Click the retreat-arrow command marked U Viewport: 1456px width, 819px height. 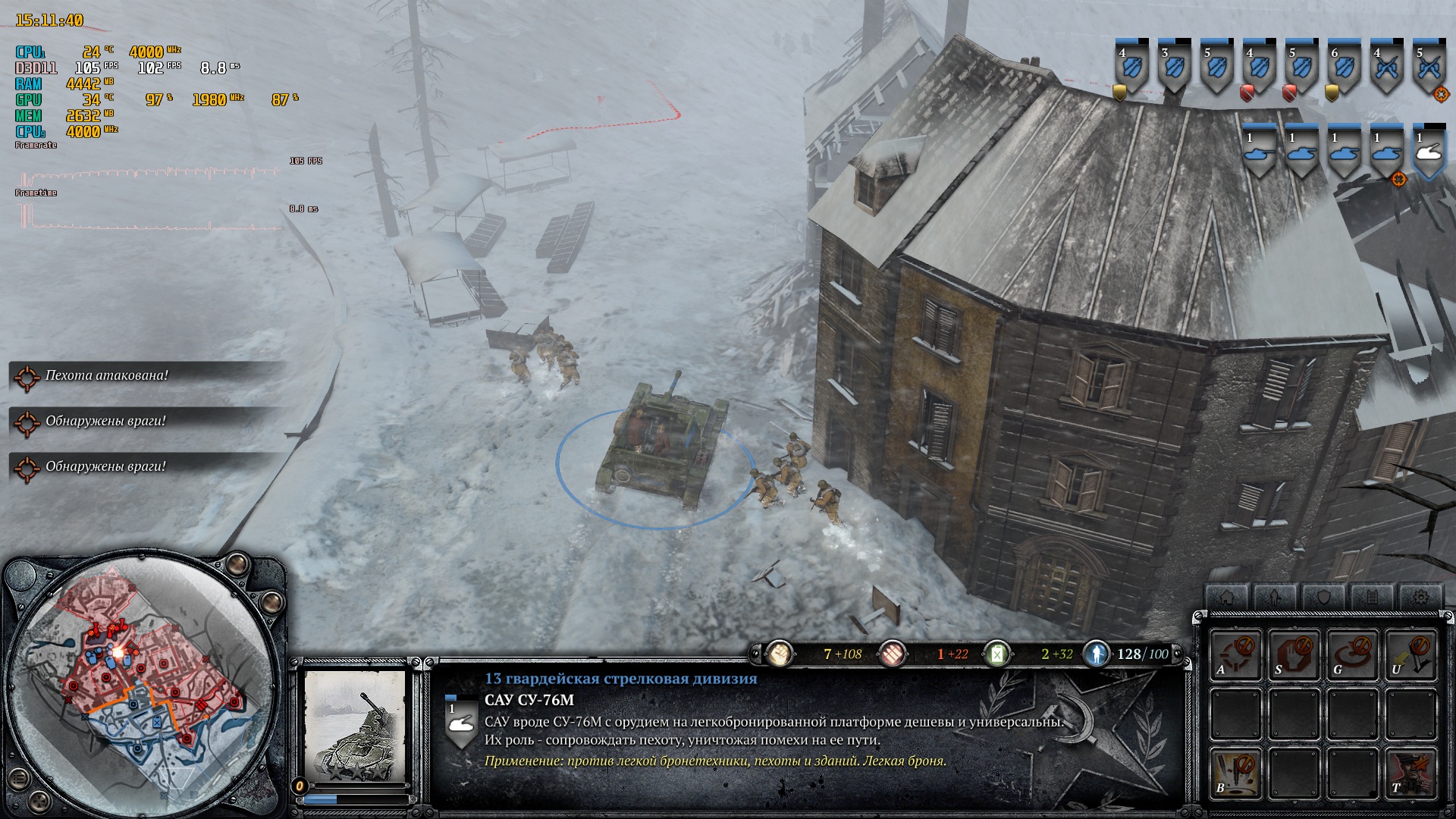click(x=1410, y=654)
